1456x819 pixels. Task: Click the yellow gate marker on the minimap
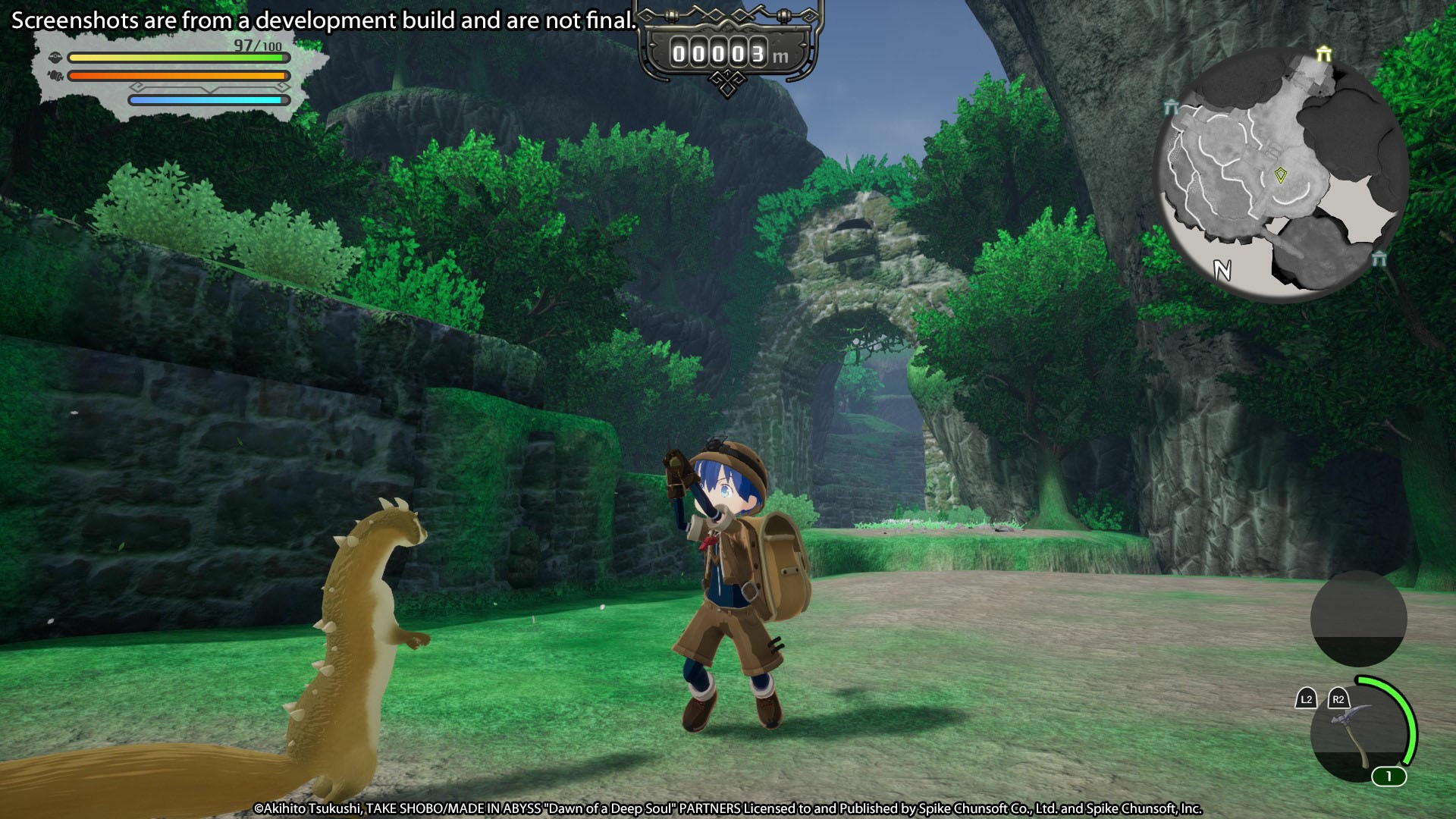1324,54
